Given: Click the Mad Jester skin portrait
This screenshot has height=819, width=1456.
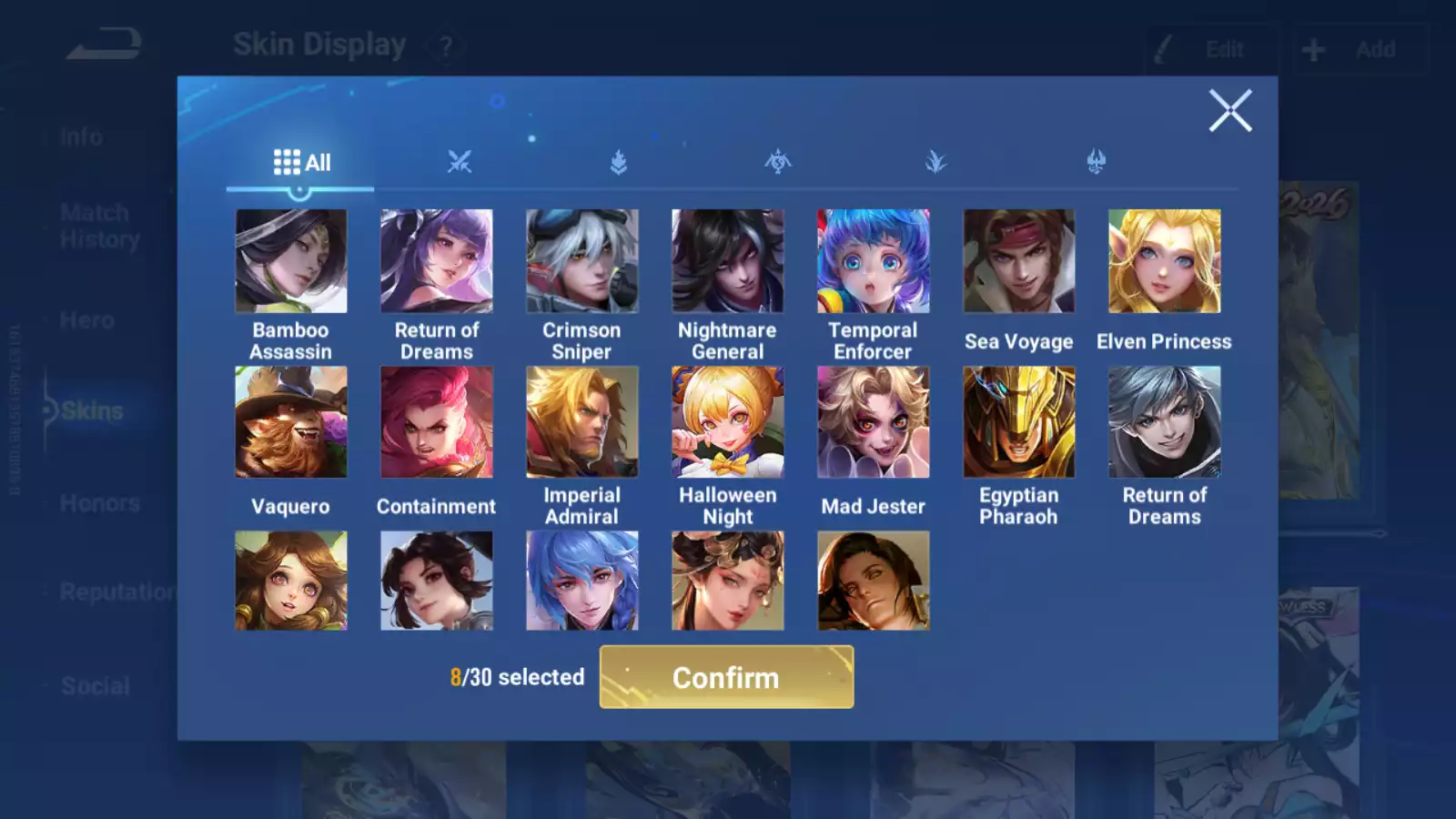Looking at the screenshot, I should (873, 421).
